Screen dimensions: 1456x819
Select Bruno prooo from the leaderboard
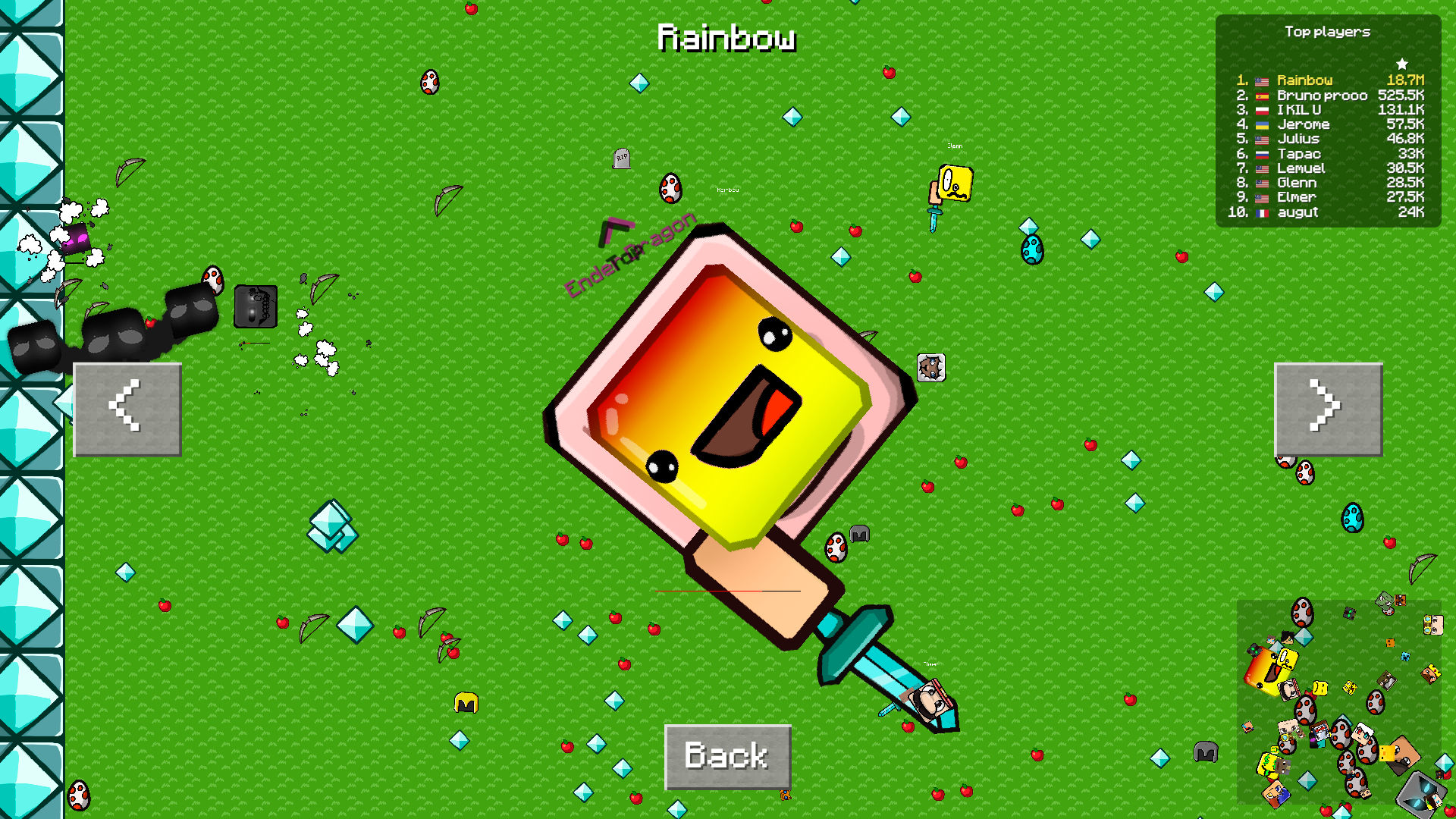(x=1321, y=95)
